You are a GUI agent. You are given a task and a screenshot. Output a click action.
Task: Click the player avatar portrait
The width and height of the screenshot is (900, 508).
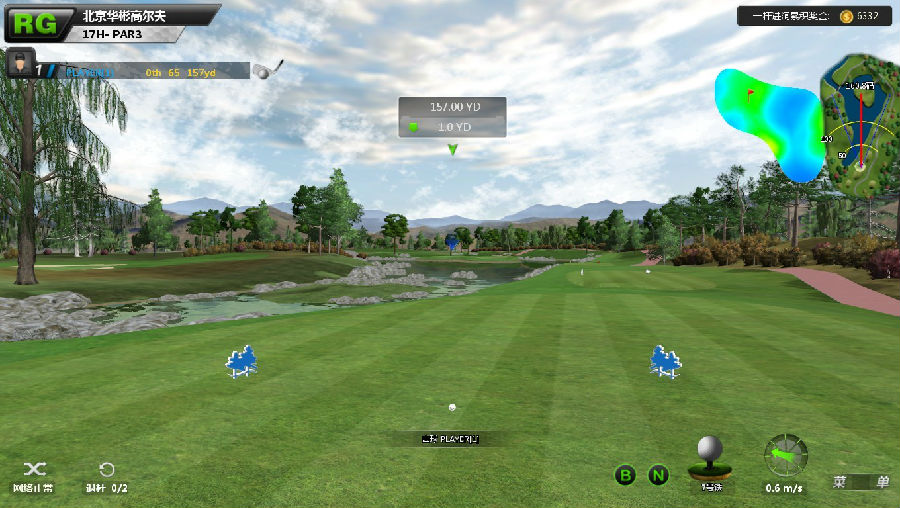point(20,63)
